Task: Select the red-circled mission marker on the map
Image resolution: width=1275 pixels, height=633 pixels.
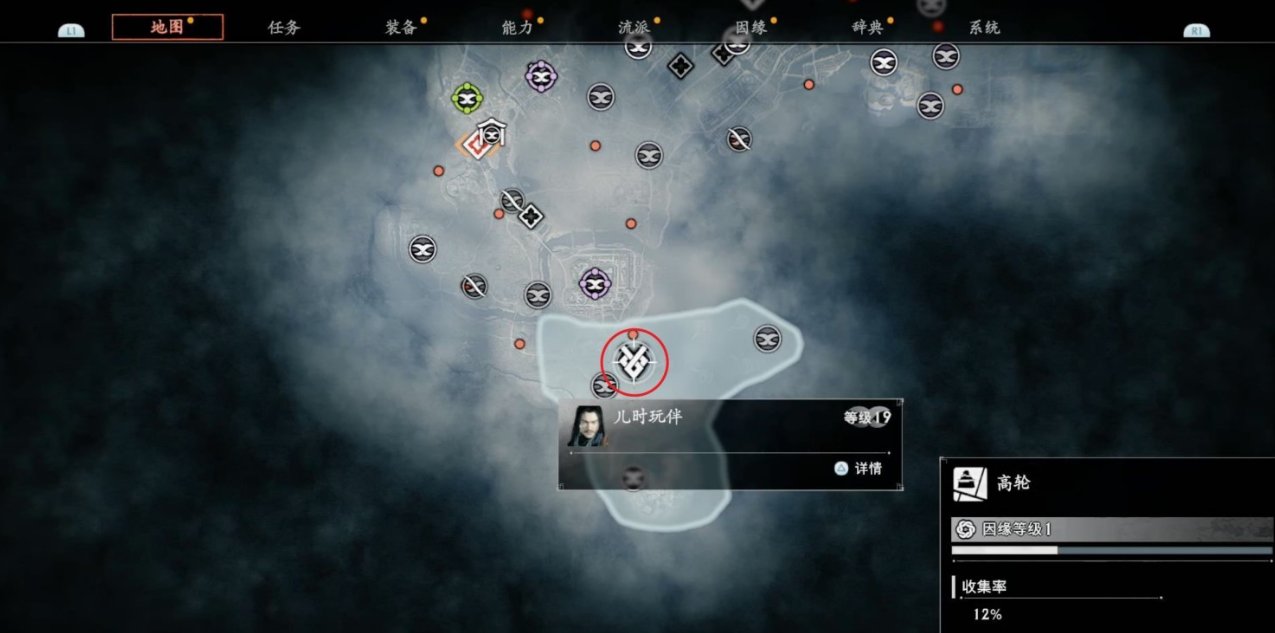Action: coord(633,362)
